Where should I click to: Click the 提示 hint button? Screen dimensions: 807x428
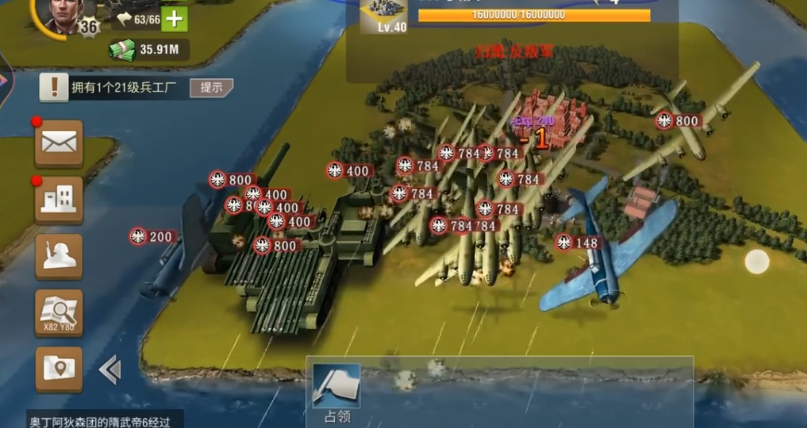coord(211,87)
